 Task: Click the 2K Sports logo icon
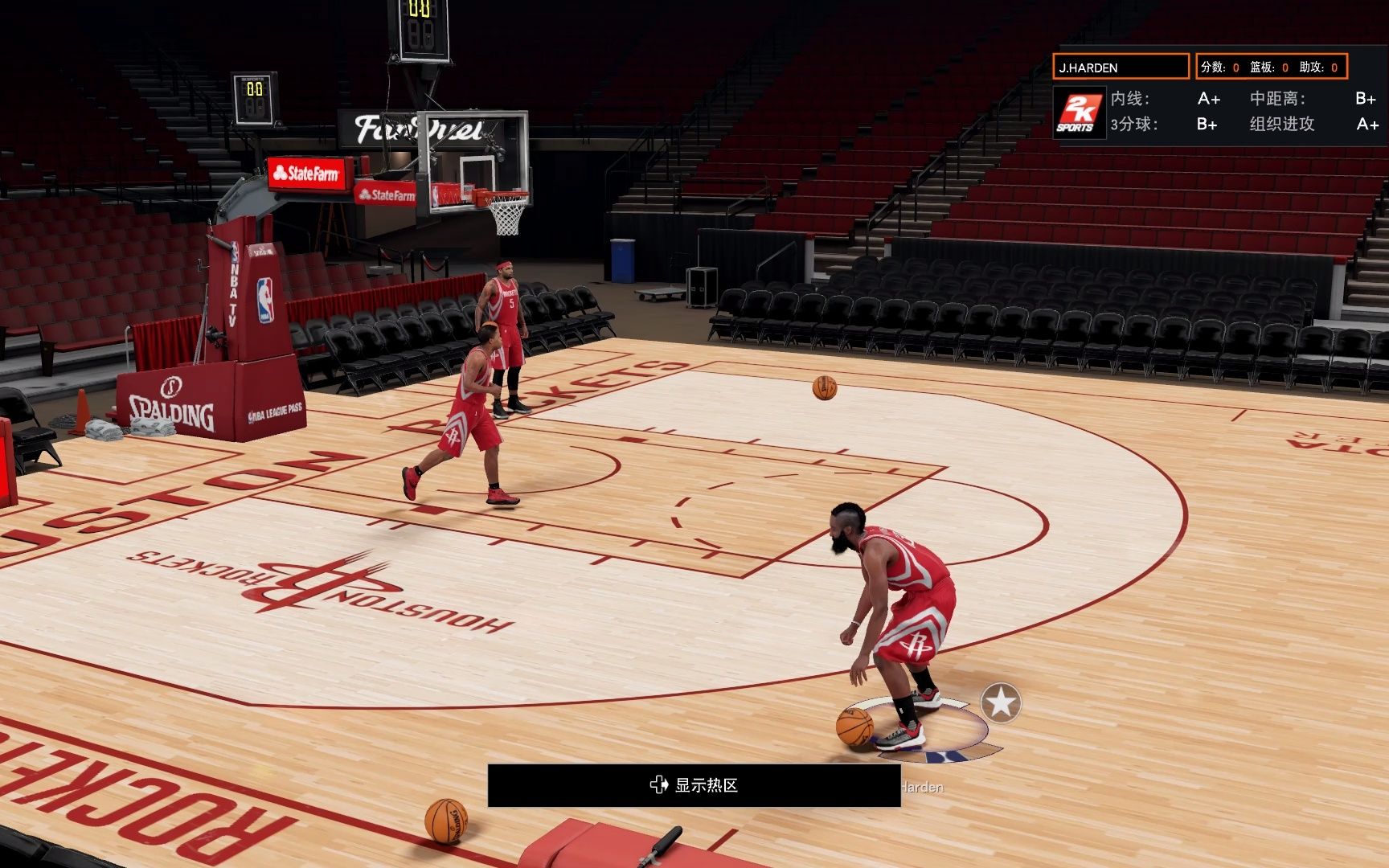[1079, 113]
